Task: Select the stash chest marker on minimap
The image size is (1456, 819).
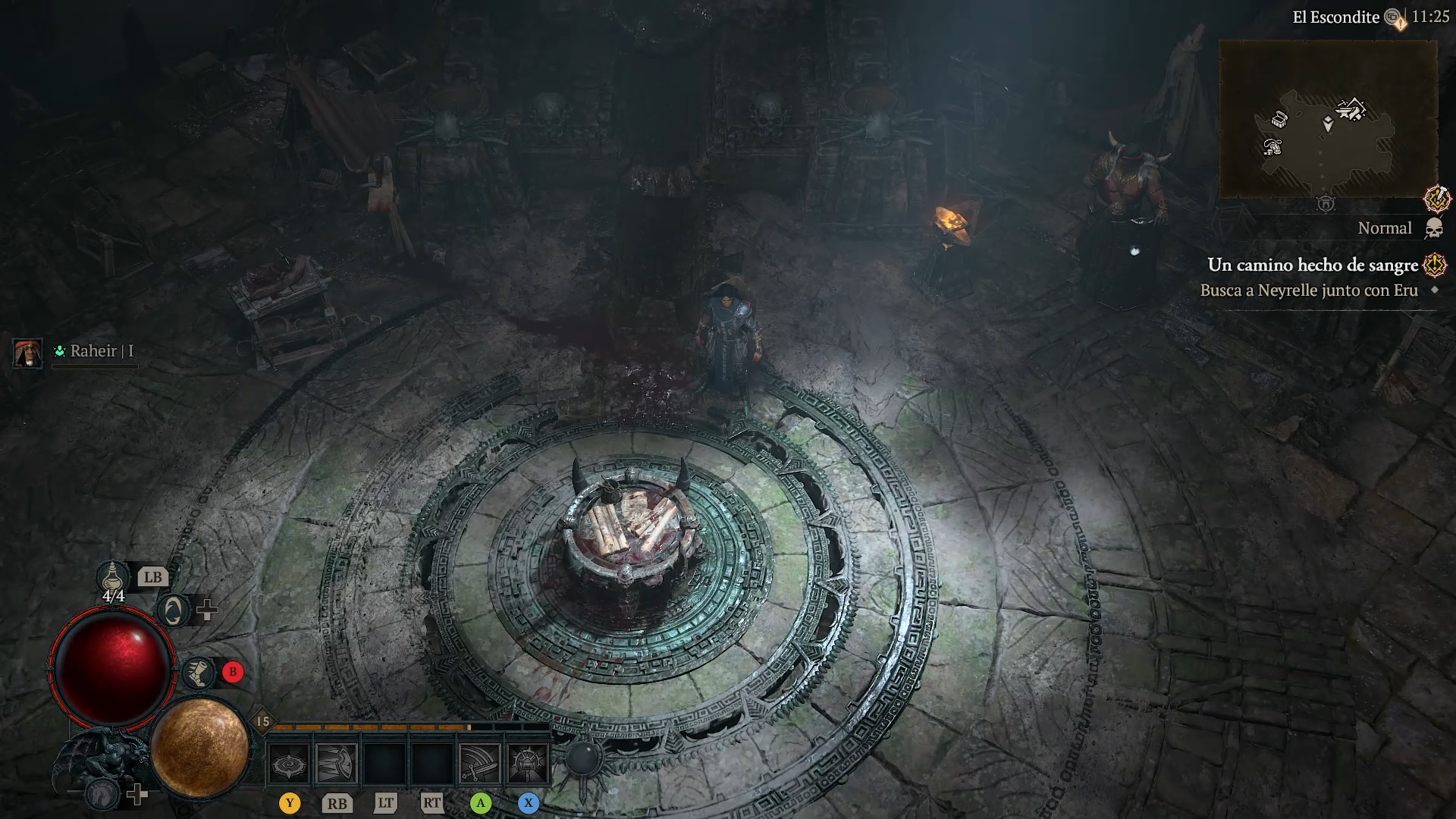Action: coord(1279,119)
